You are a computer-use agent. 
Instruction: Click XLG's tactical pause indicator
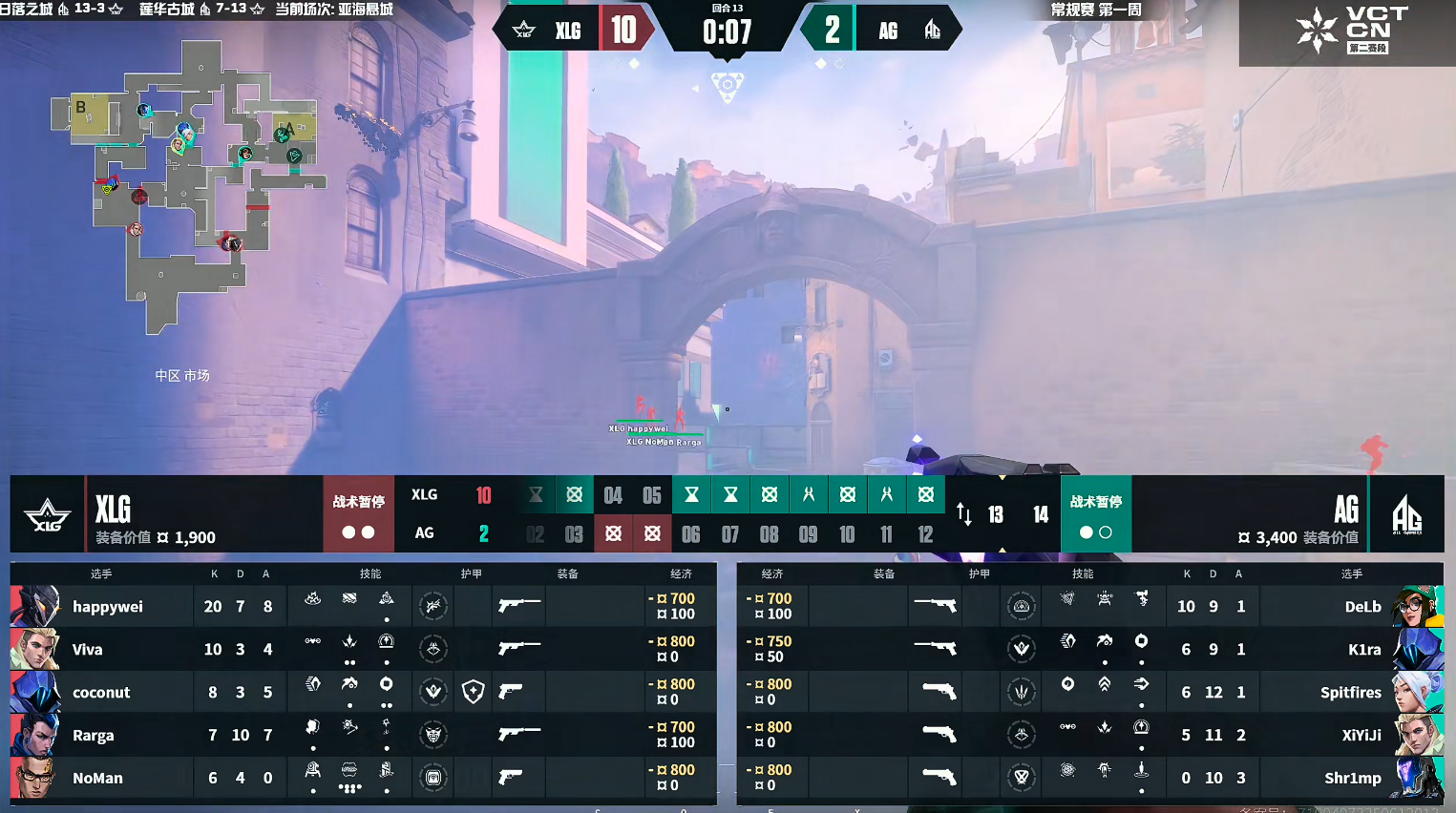click(x=358, y=515)
